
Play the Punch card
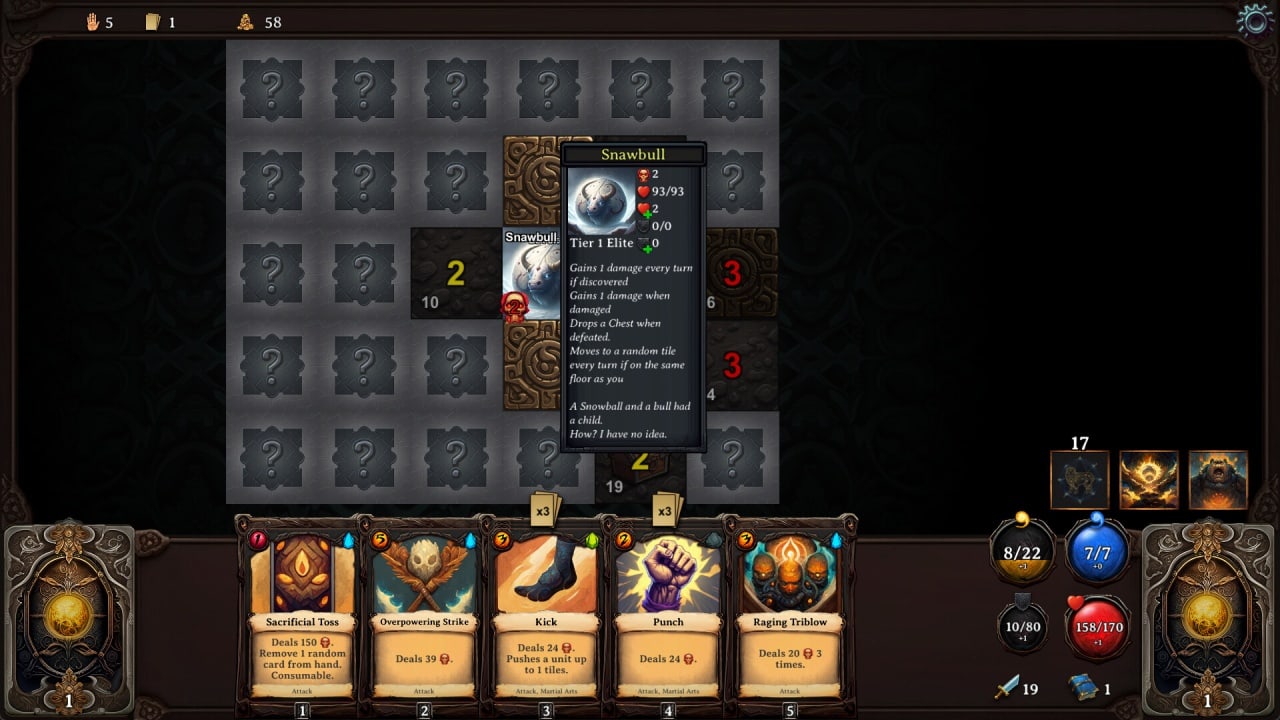pyautogui.click(x=668, y=610)
